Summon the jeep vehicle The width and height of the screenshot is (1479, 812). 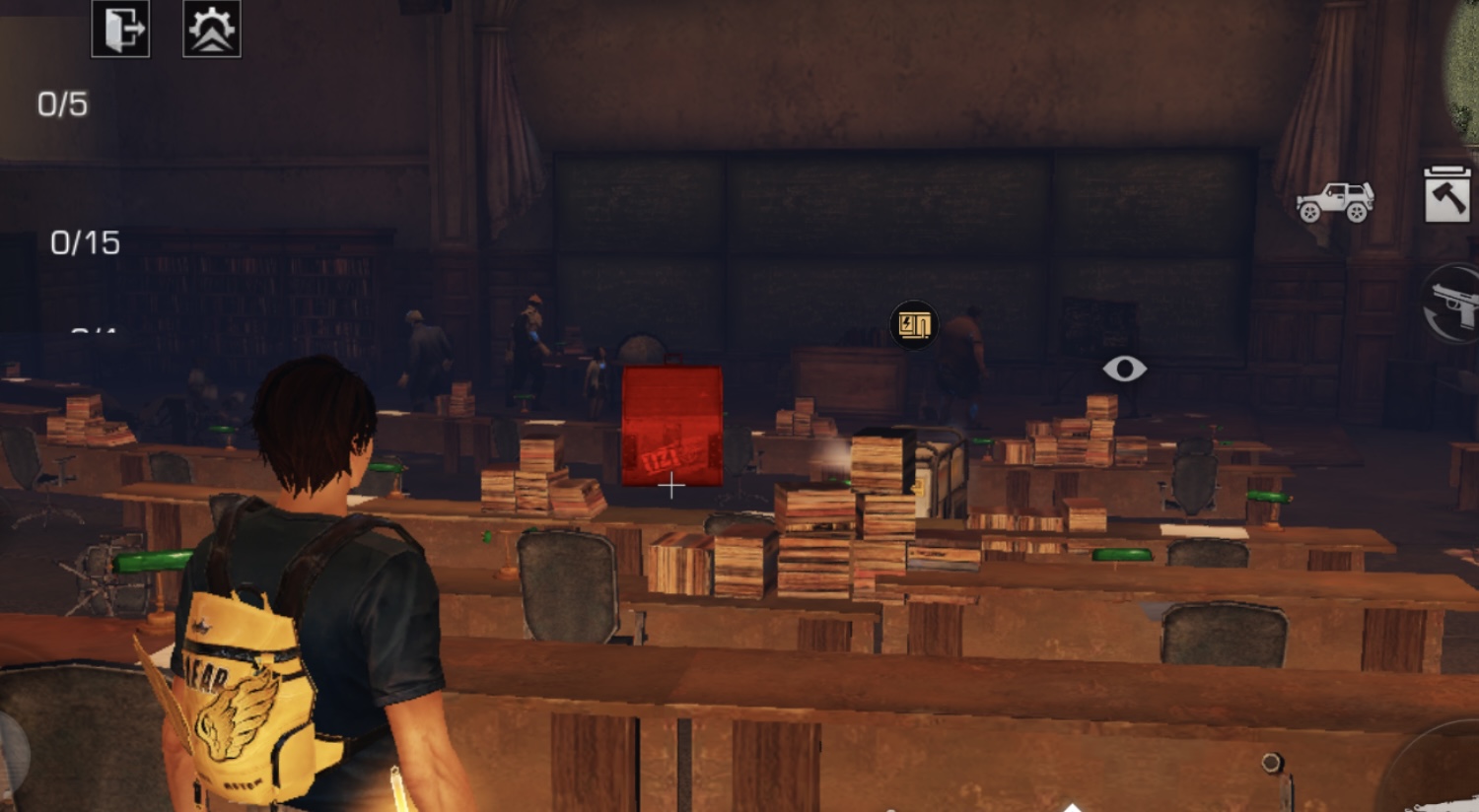tap(1335, 202)
